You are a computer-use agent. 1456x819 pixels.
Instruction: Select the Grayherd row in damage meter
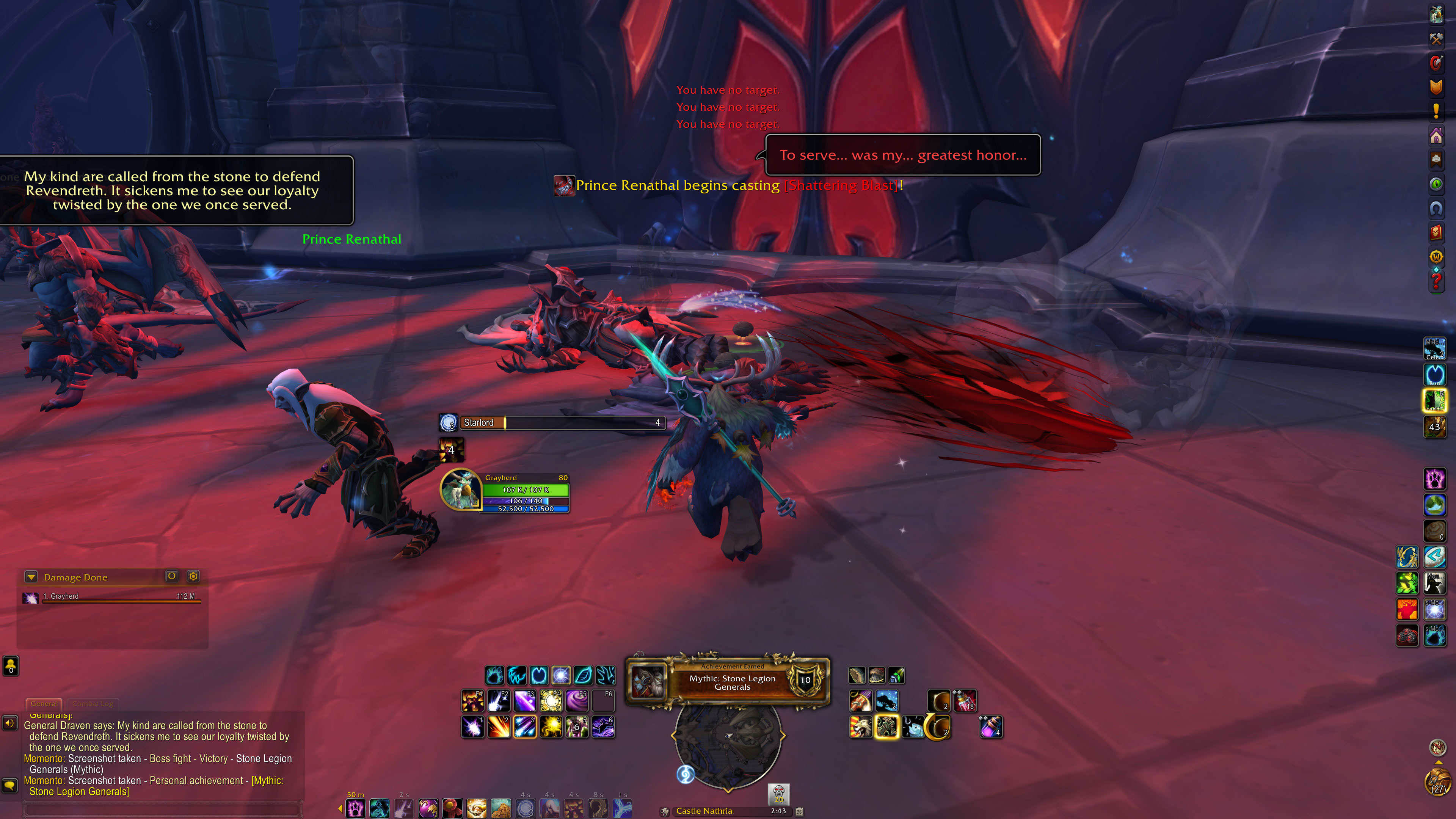click(x=113, y=597)
